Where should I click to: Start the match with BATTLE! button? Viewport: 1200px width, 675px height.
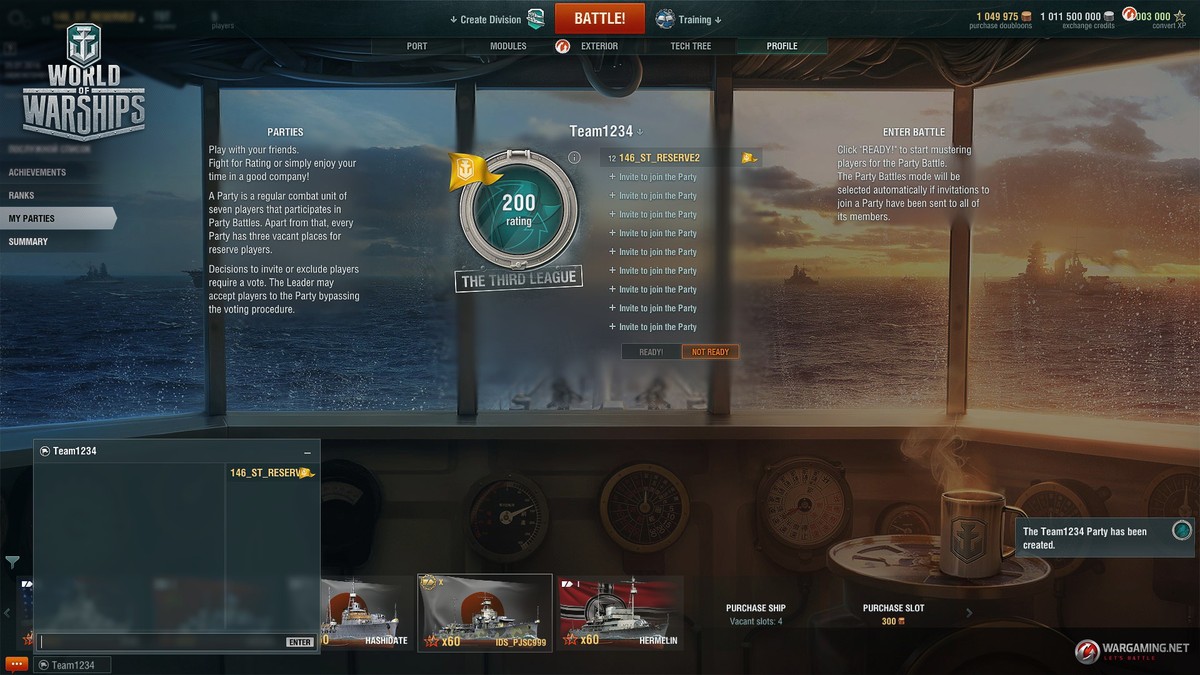[600, 19]
